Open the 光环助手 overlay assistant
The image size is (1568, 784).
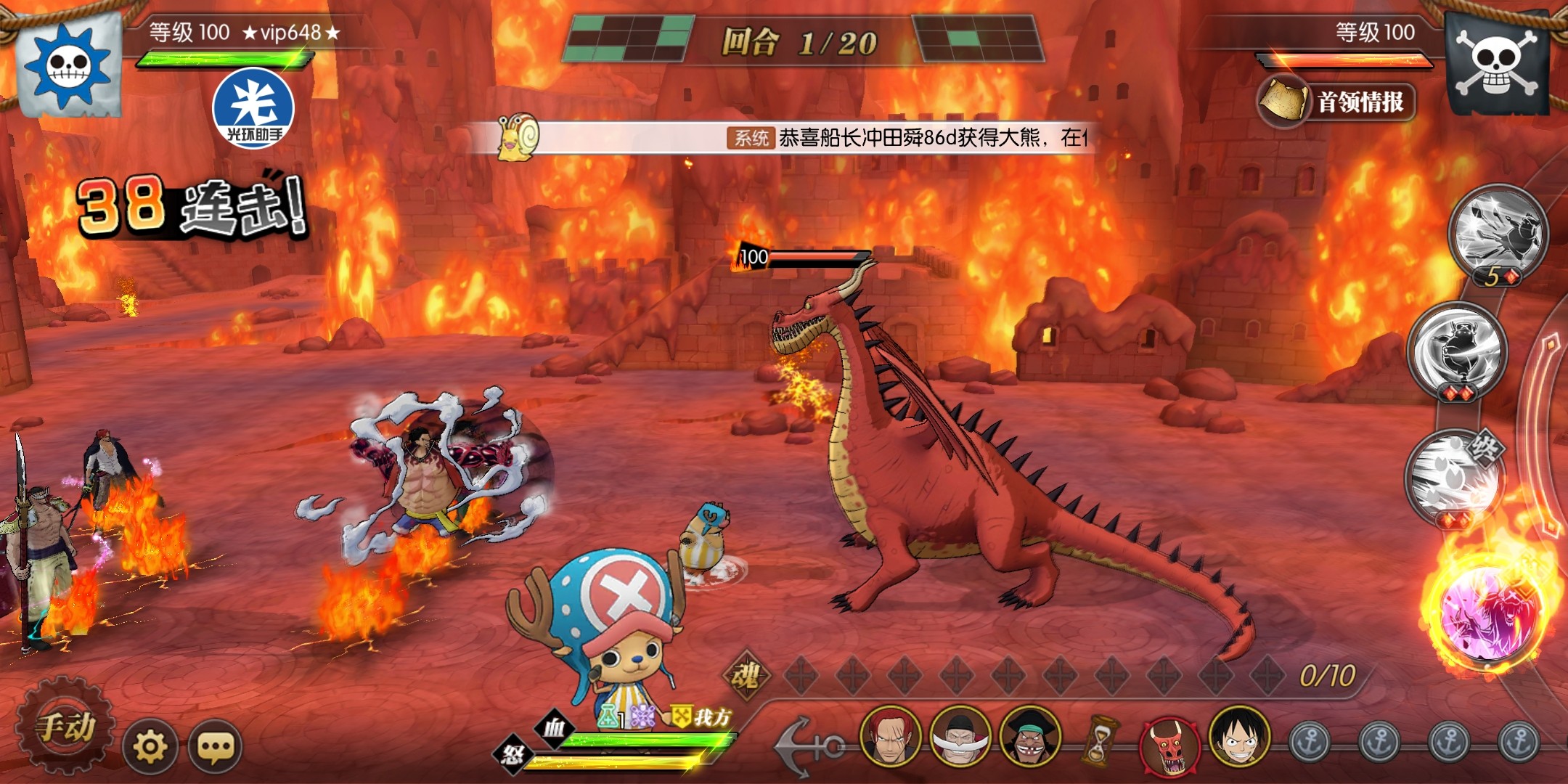pos(253,108)
